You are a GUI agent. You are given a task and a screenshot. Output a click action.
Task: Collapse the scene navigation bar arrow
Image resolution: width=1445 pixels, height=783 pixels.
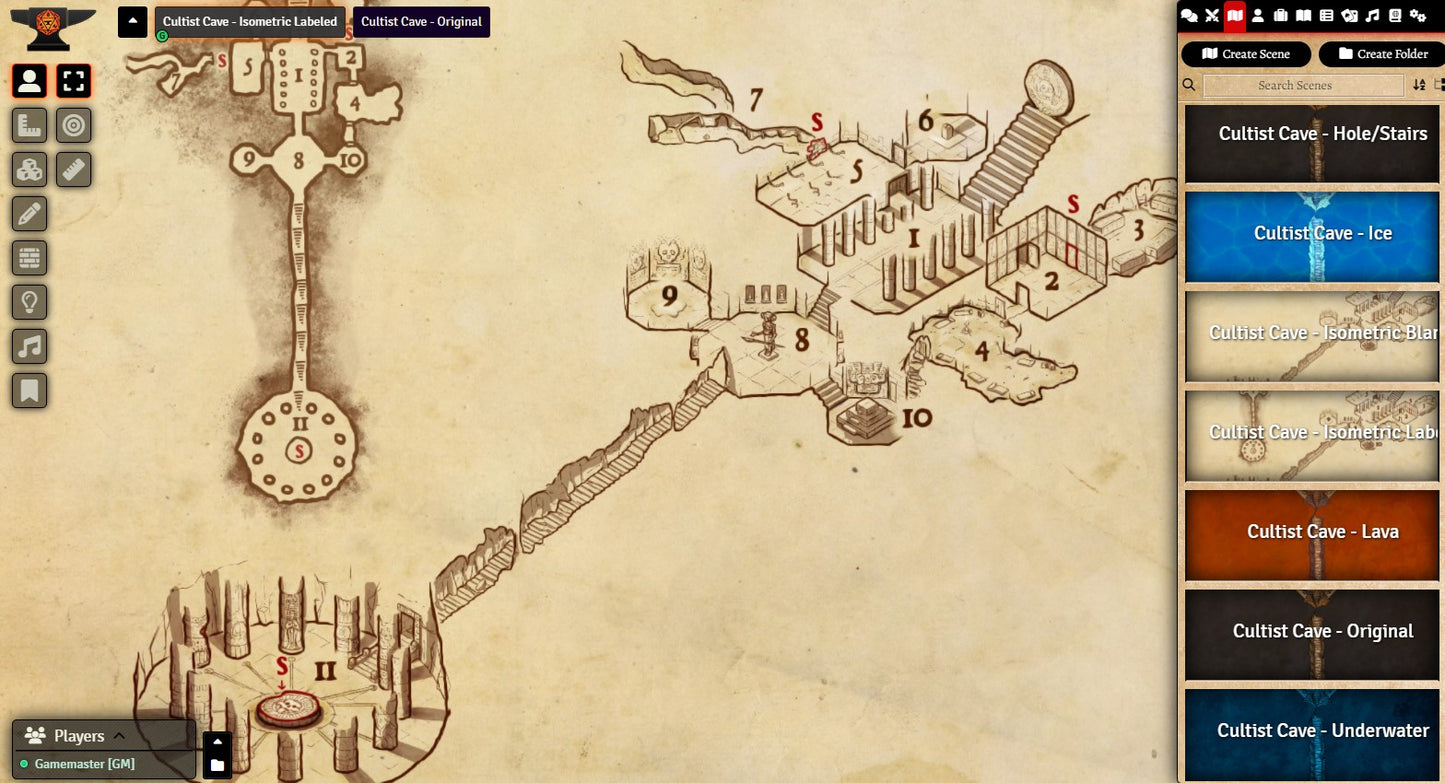(132, 21)
